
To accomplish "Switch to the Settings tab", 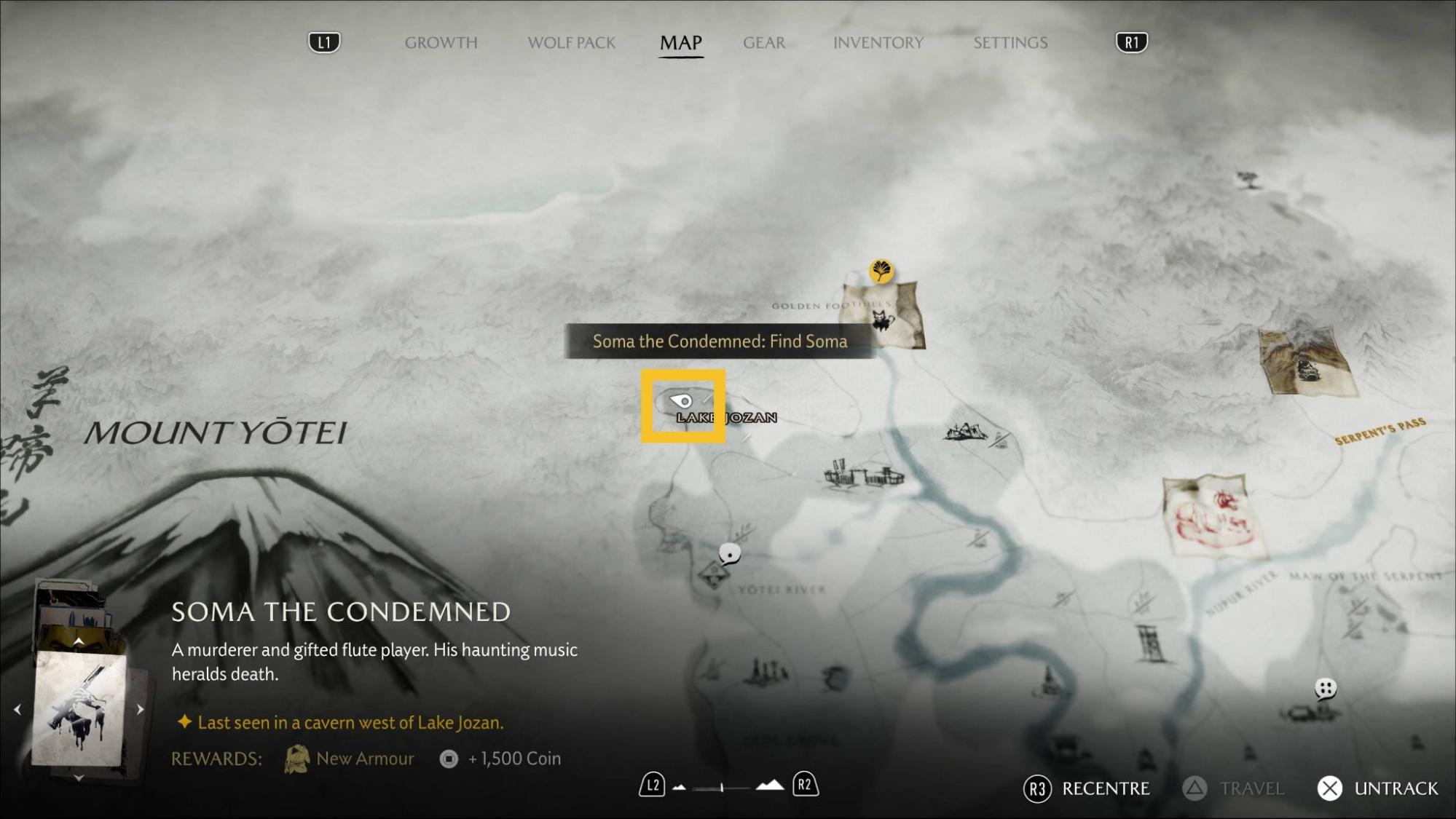I will coord(1010,43).
